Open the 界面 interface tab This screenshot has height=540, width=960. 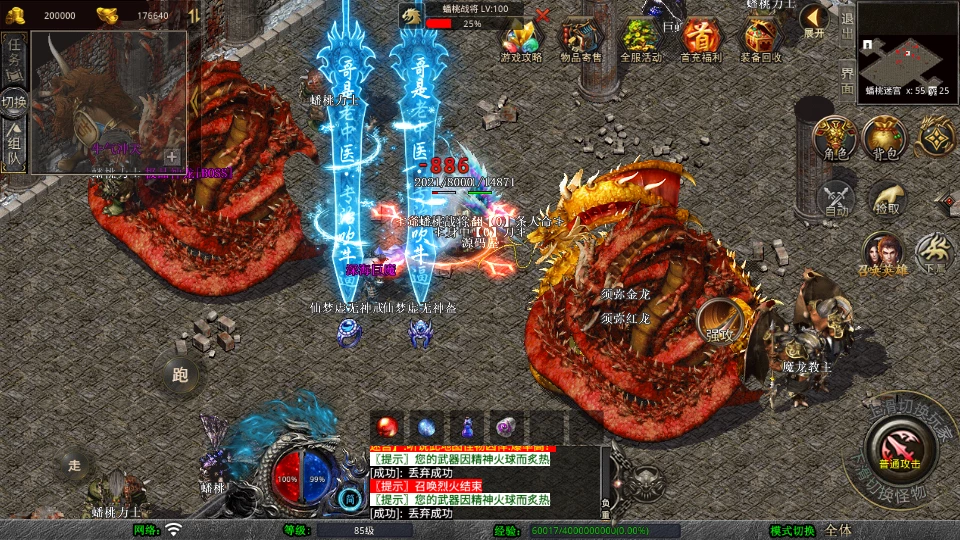[847, 80]
